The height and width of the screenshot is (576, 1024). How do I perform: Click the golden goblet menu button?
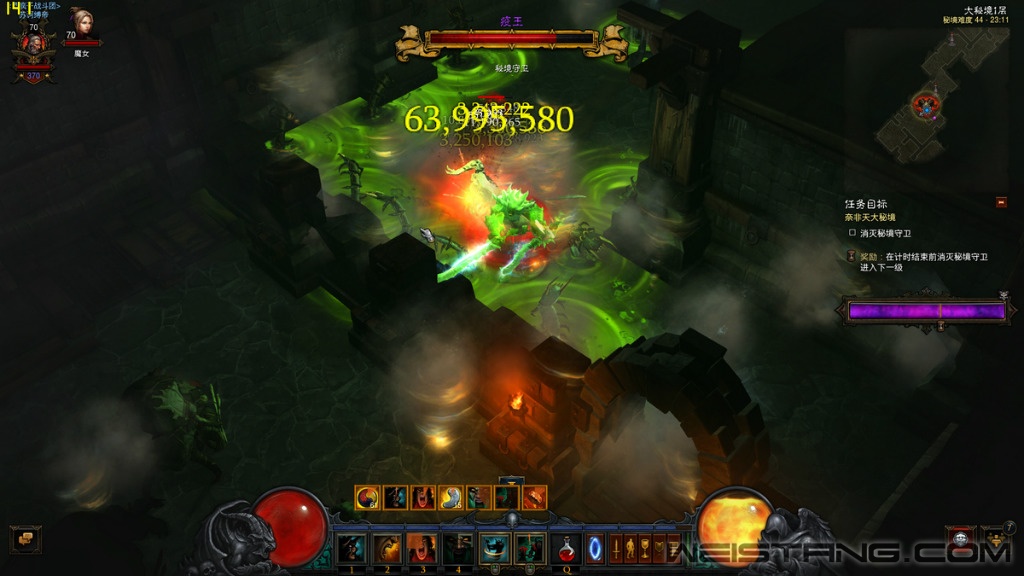pyautogui.click(x=645, y=548)
